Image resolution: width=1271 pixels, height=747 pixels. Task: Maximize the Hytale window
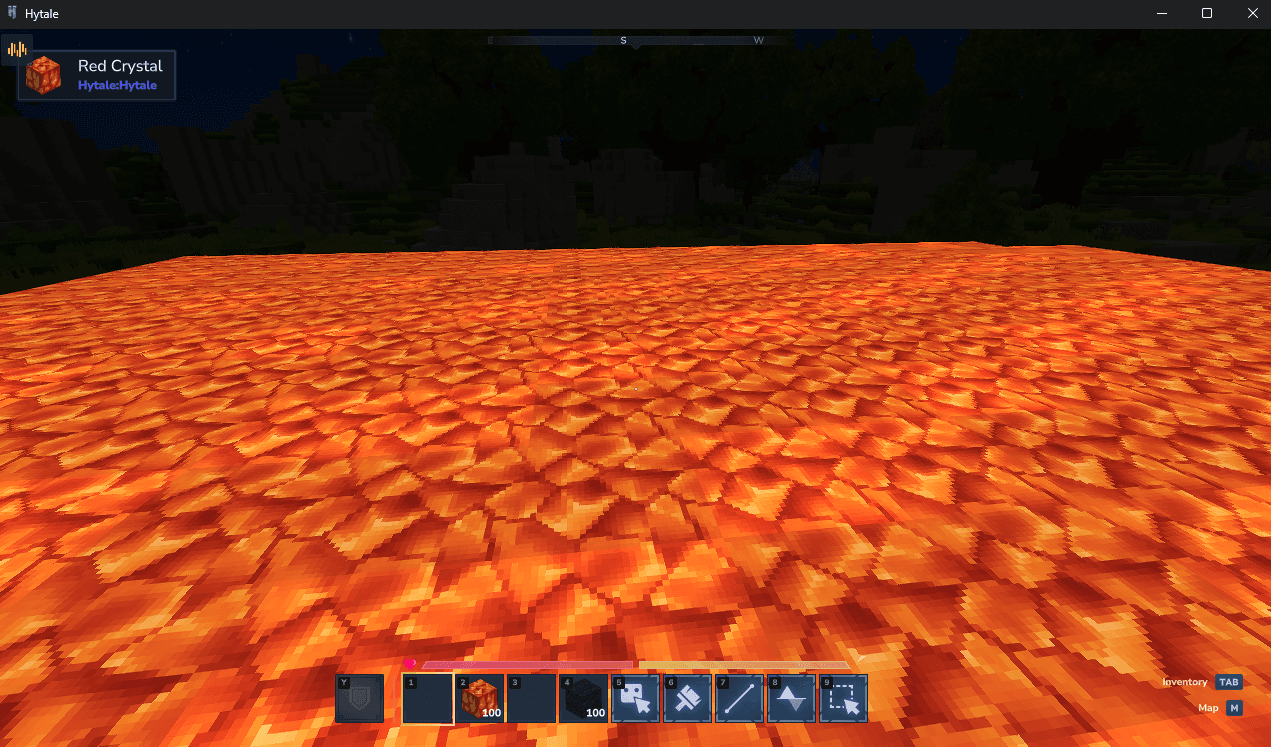pyautogui.click(x=1207, y=13)
